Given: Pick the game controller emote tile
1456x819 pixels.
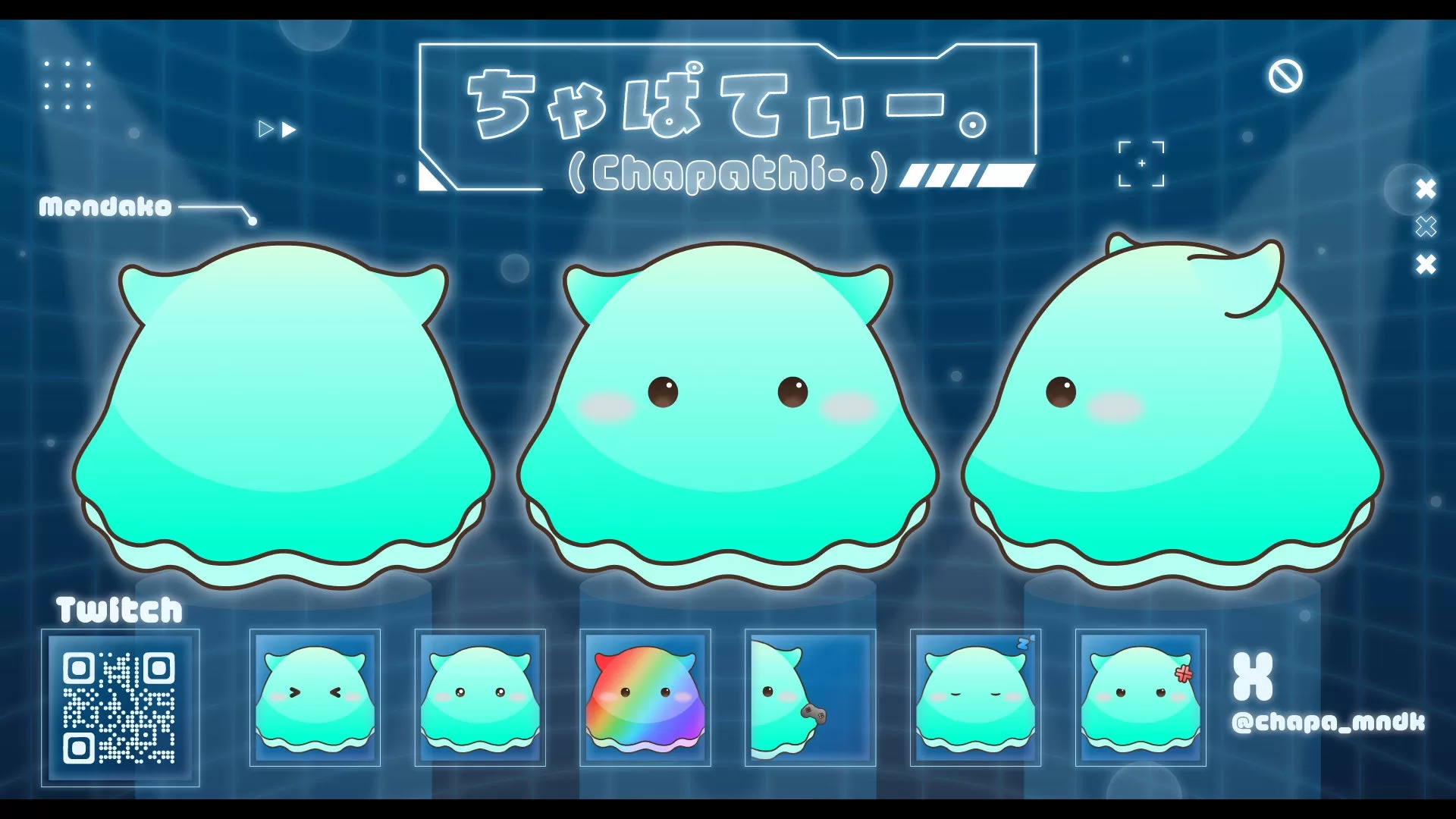Looking at the screenshot, I should [810, 698].
